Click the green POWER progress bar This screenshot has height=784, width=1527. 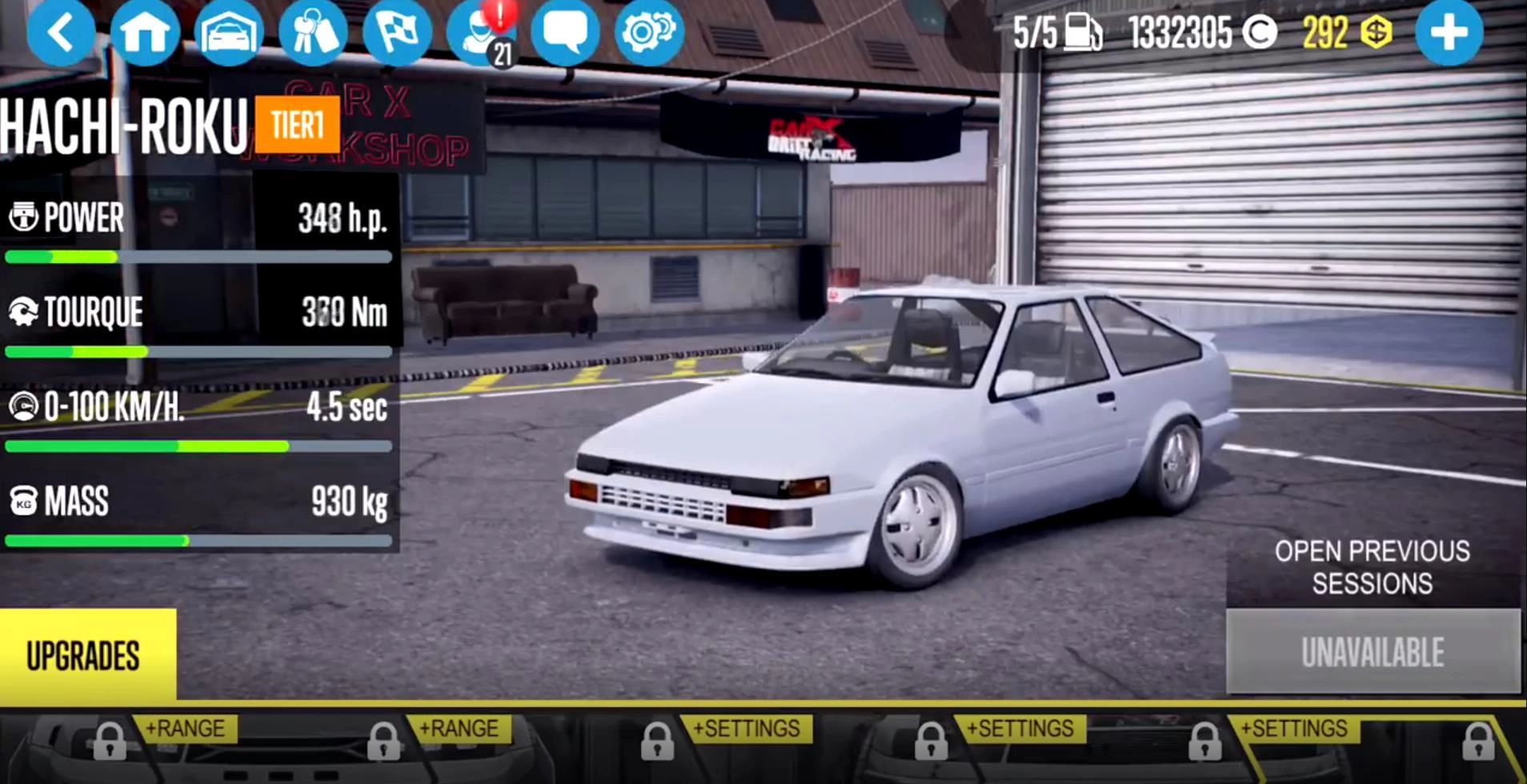pyautogui.click(x=96, y=257)
